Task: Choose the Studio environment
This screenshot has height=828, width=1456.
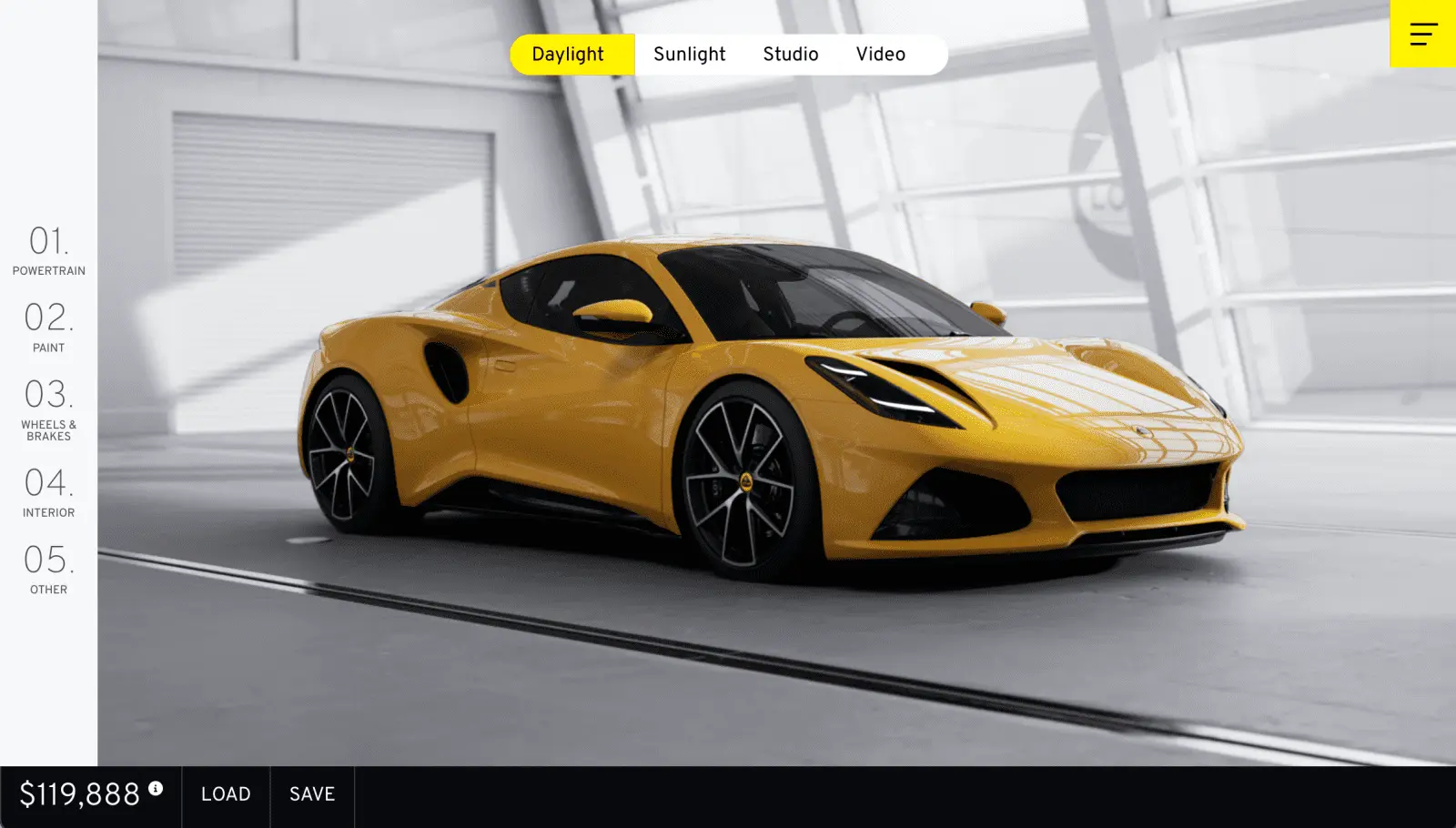Action: click(790, 55)
